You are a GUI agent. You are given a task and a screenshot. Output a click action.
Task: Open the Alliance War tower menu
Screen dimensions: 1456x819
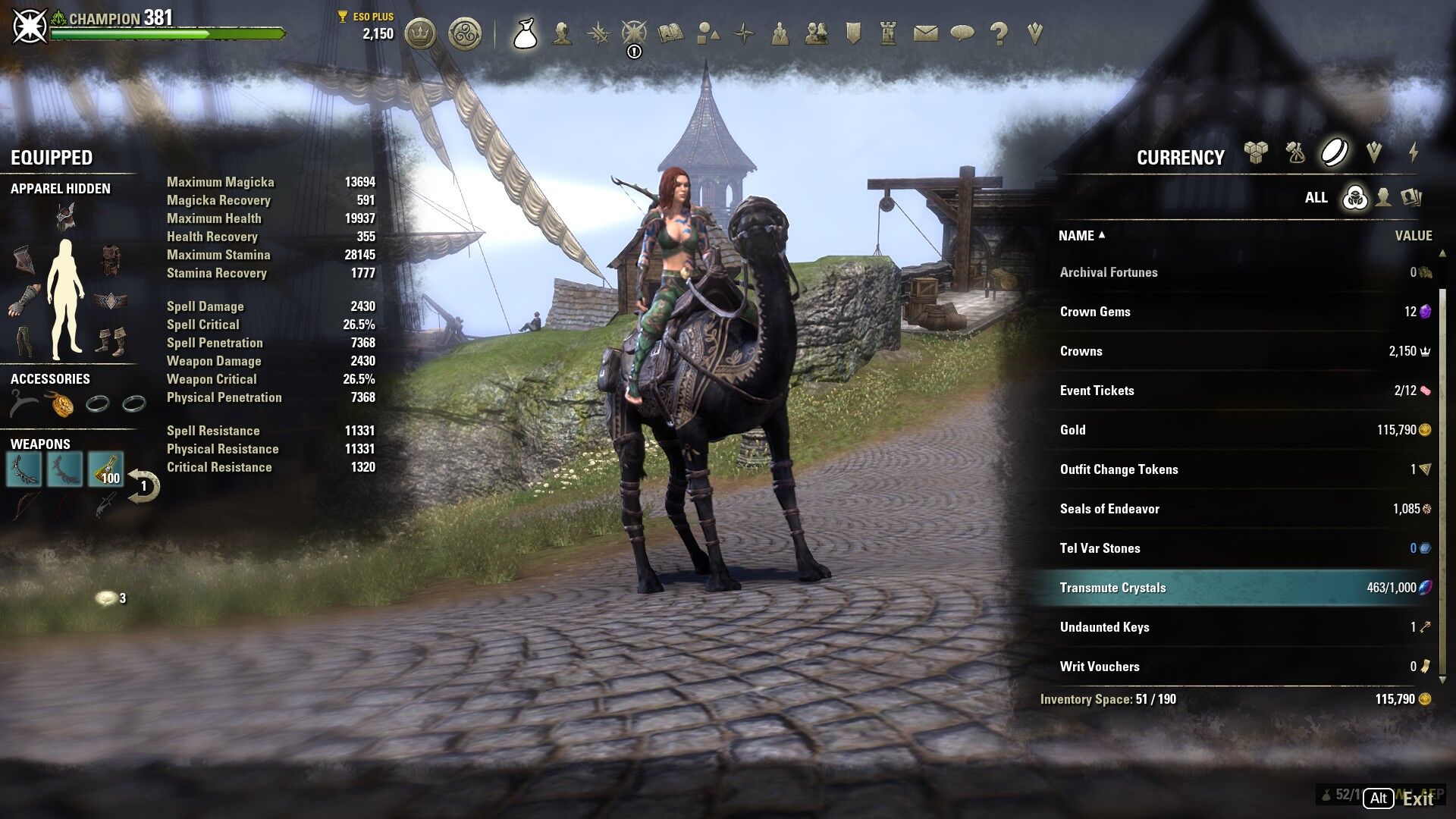click(x=889, y=33)
